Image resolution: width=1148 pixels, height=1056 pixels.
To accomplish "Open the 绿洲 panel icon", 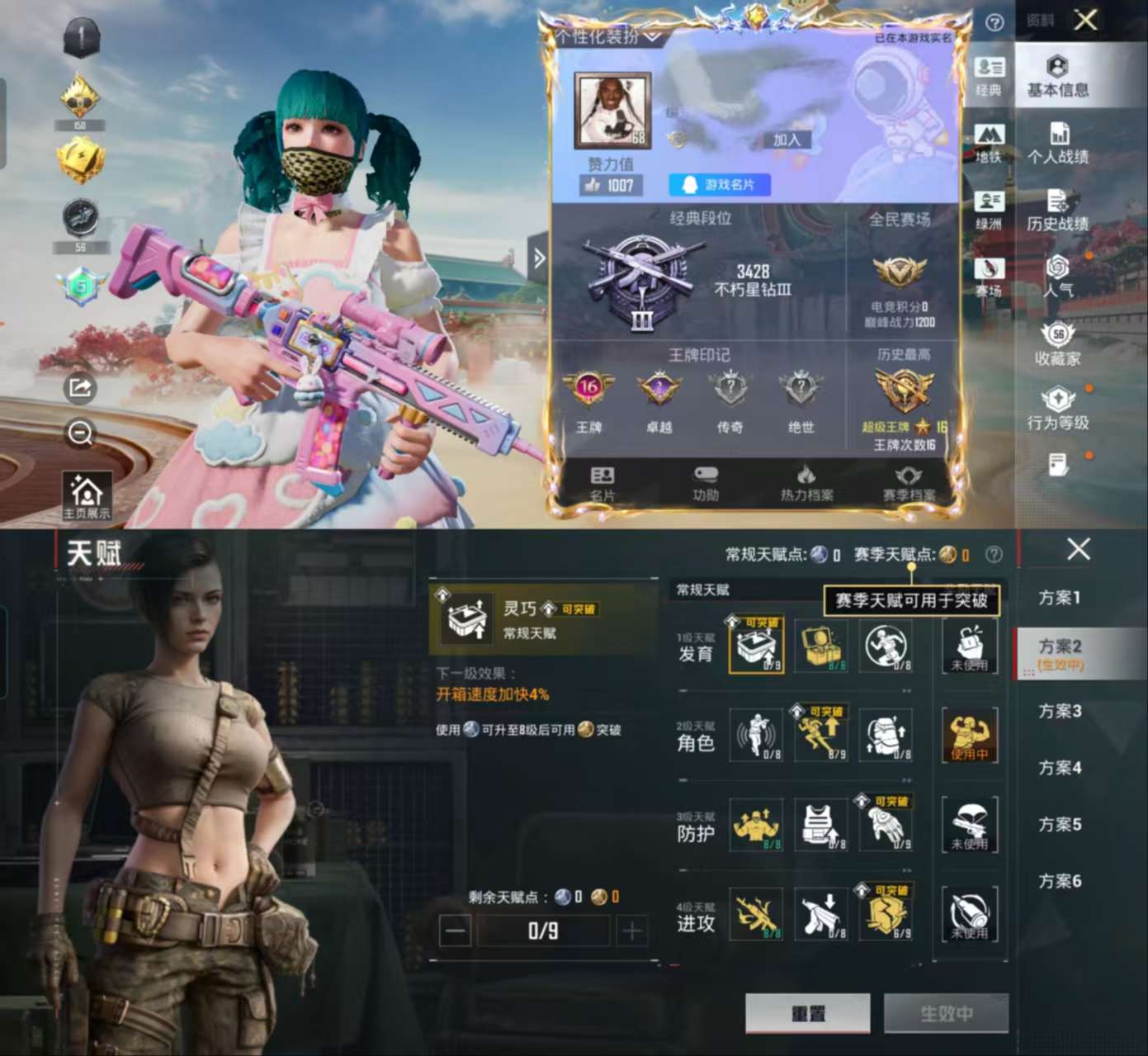I will tap(990, 206).
